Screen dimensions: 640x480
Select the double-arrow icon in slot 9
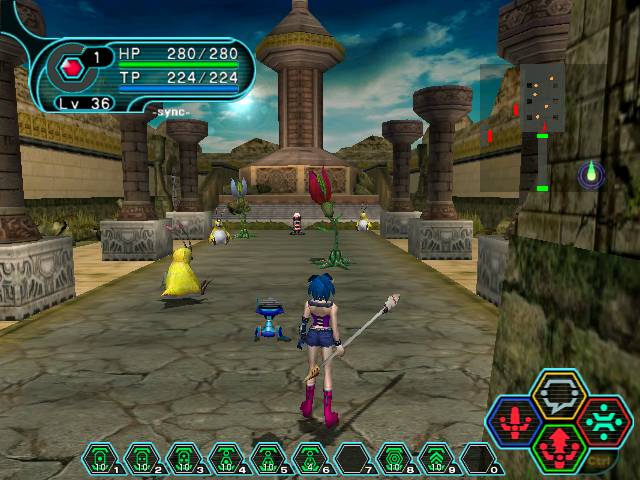(436, 460)
